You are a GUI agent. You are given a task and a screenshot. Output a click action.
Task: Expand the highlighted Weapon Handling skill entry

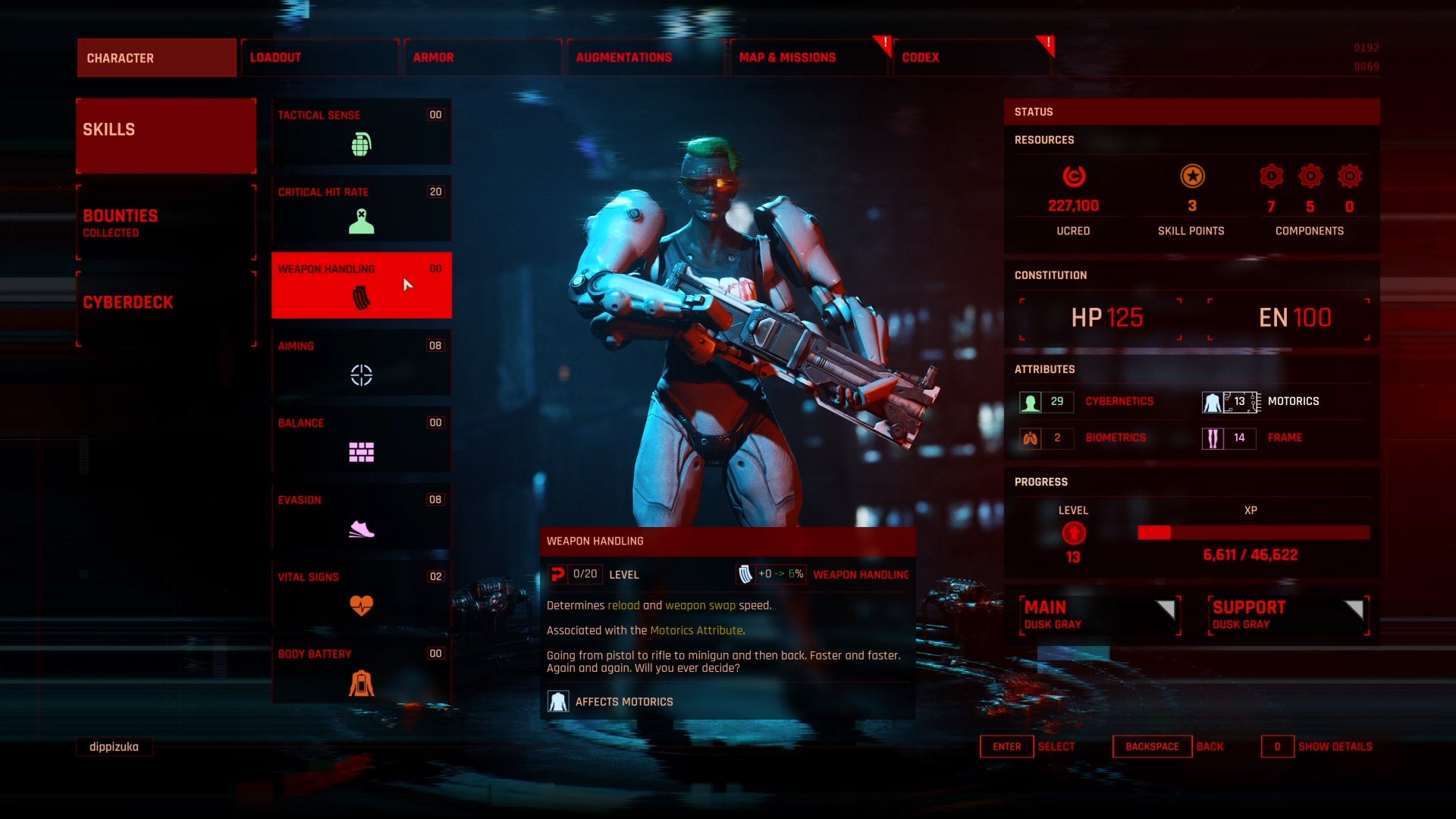[x=362, y=284]
